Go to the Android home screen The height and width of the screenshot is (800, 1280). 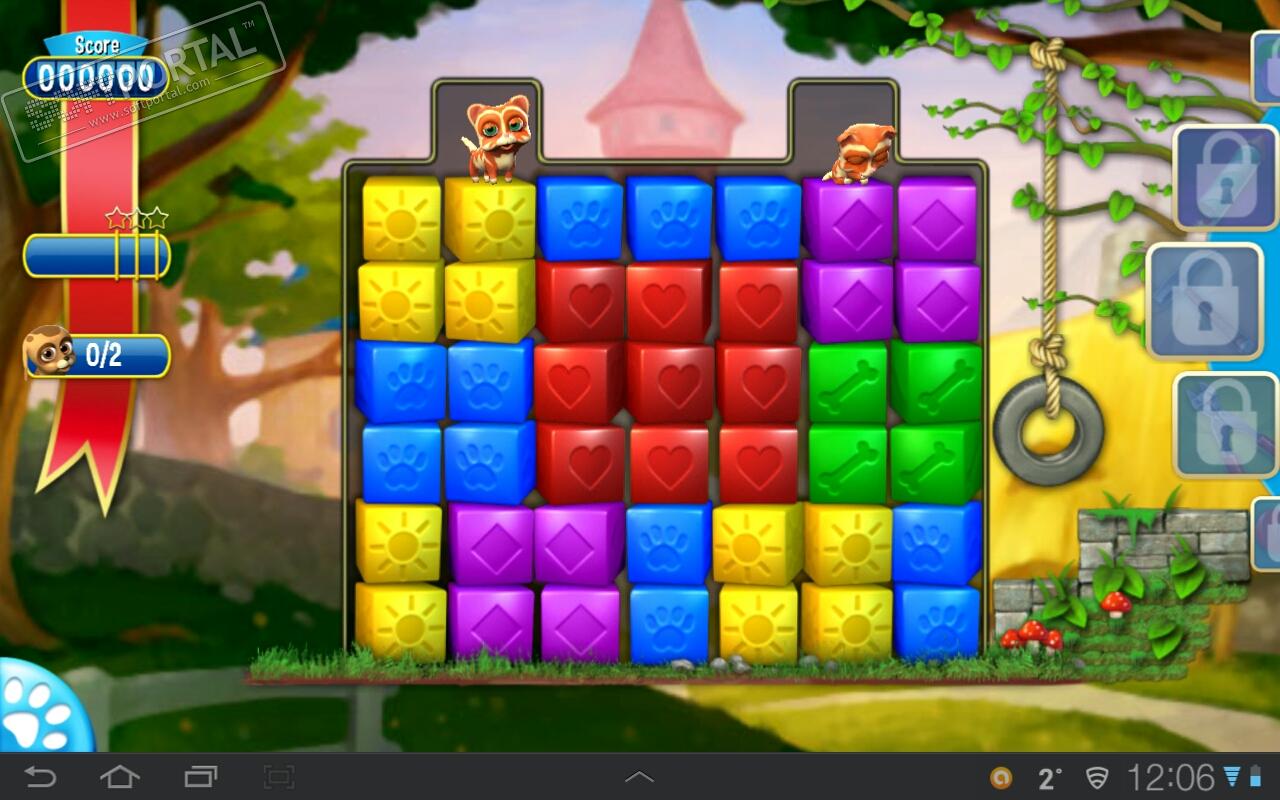pos(119,777)
